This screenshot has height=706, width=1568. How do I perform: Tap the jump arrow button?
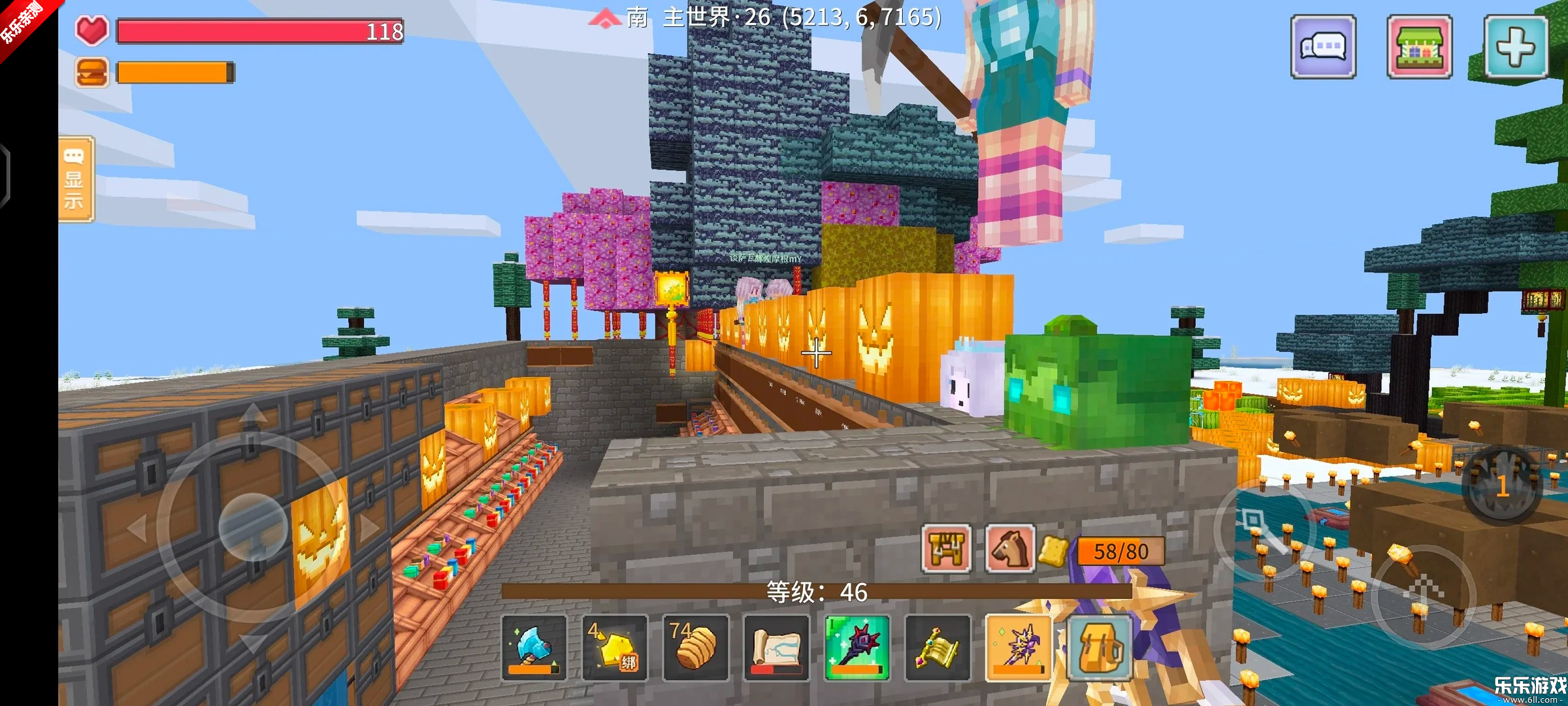pyautogui.click(x=1423, y=594)
